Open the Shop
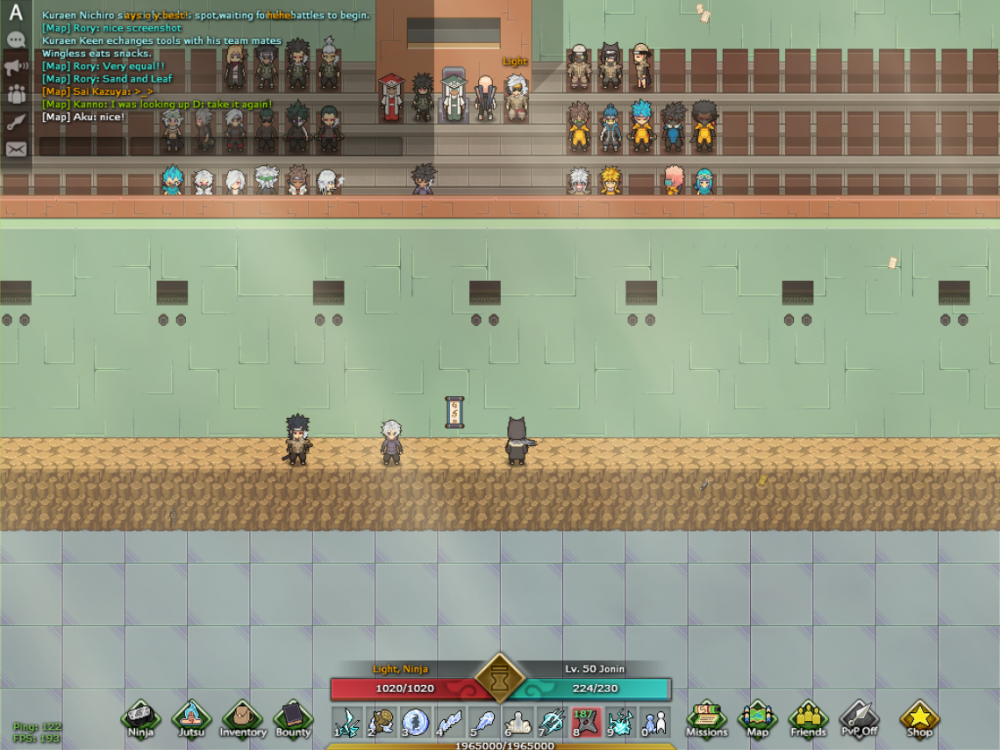The width and height of the screenshot is (1000, 750). tap(919, 717)
